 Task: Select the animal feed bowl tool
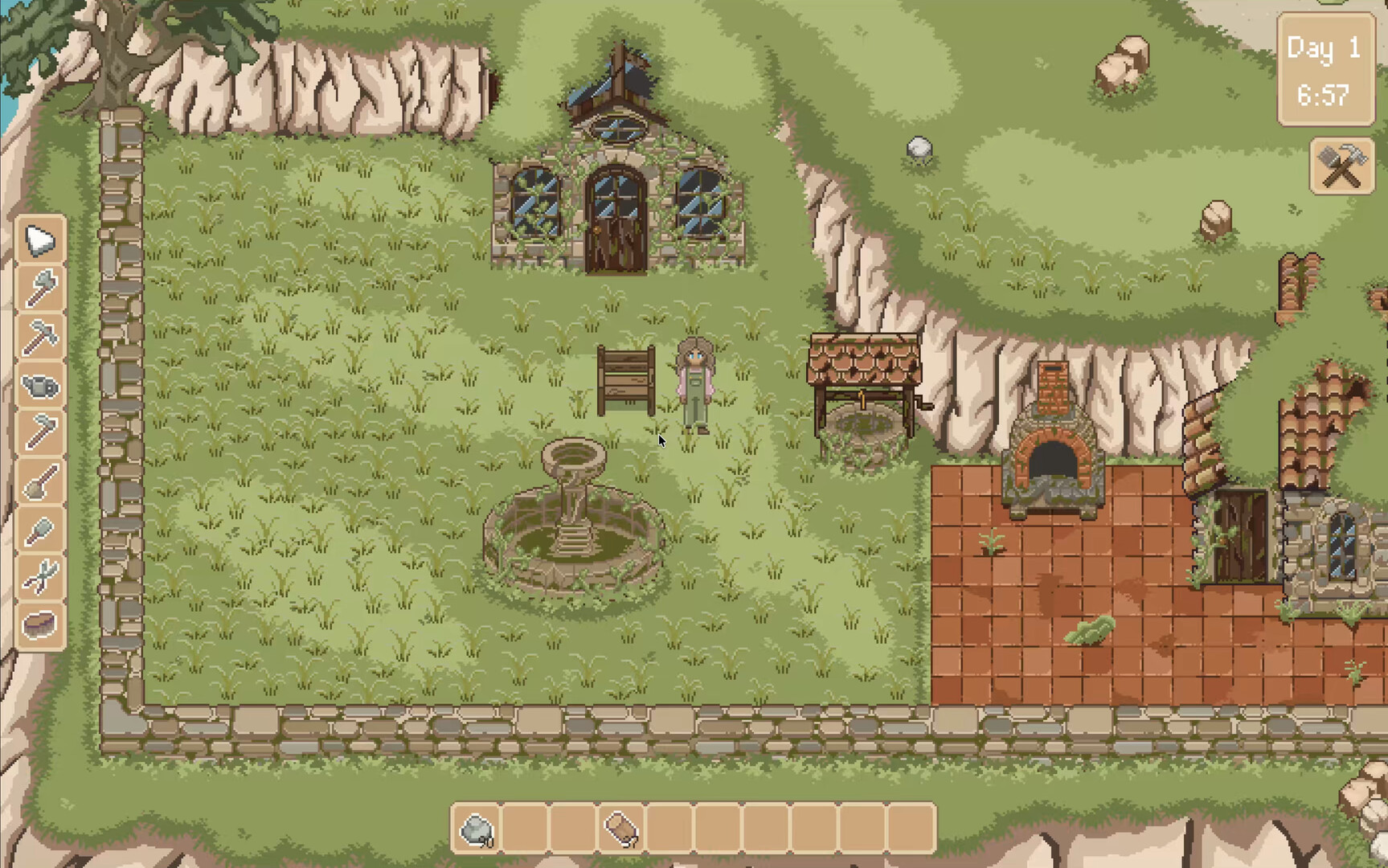(39, 624)
